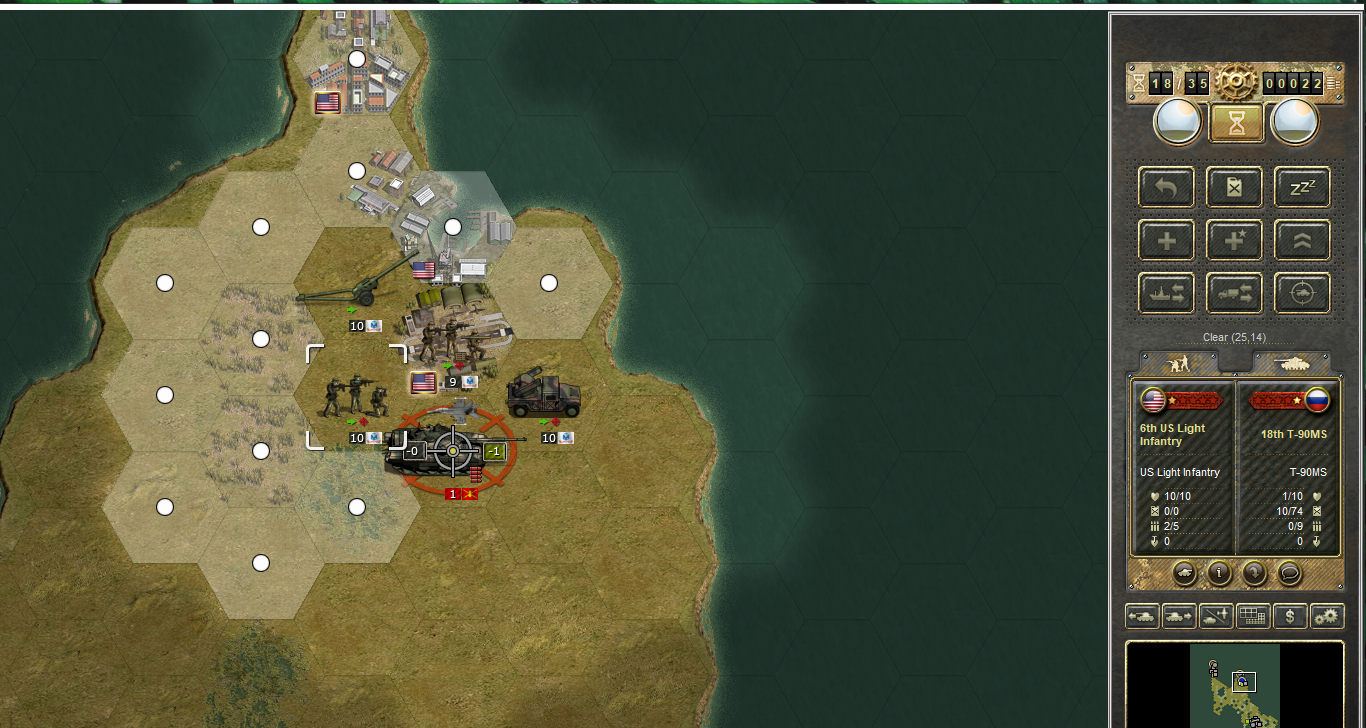Upgrade the unit with the chevrons button
This screenshot has width=1366, height=728.
1302,240
